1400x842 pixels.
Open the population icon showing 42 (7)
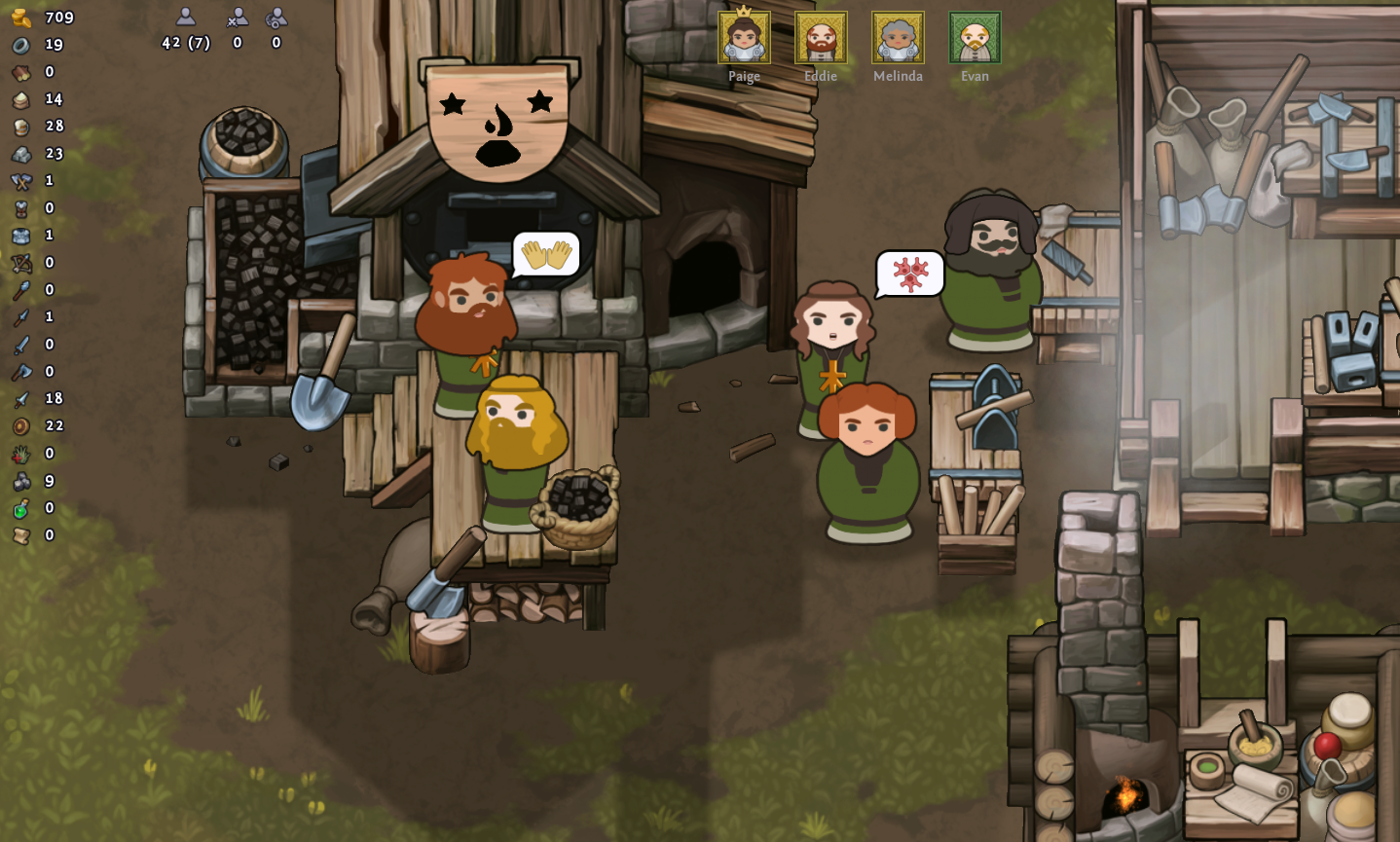(x=186, y=18)
